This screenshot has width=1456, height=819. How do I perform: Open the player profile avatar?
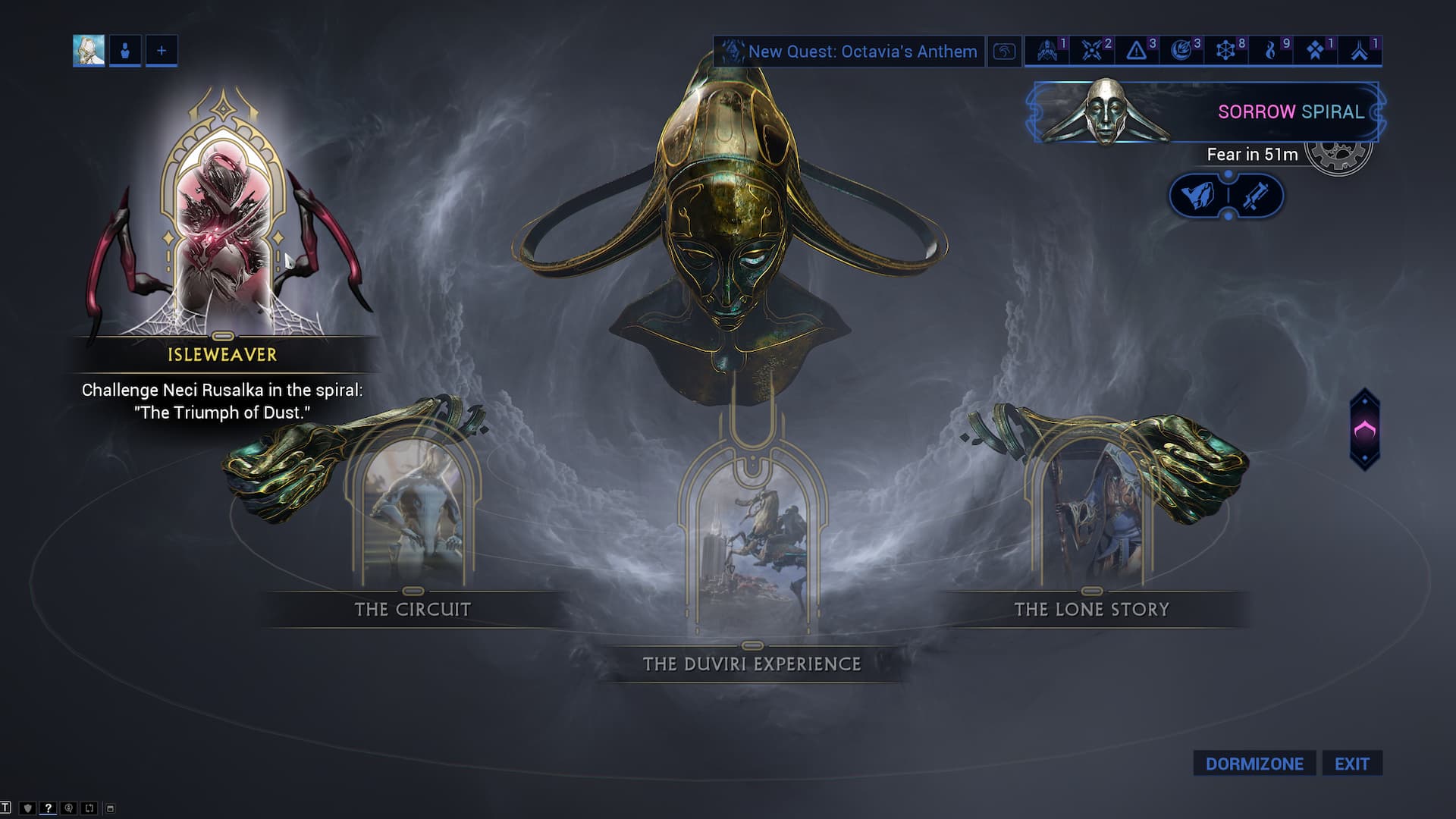click(89, 51)
